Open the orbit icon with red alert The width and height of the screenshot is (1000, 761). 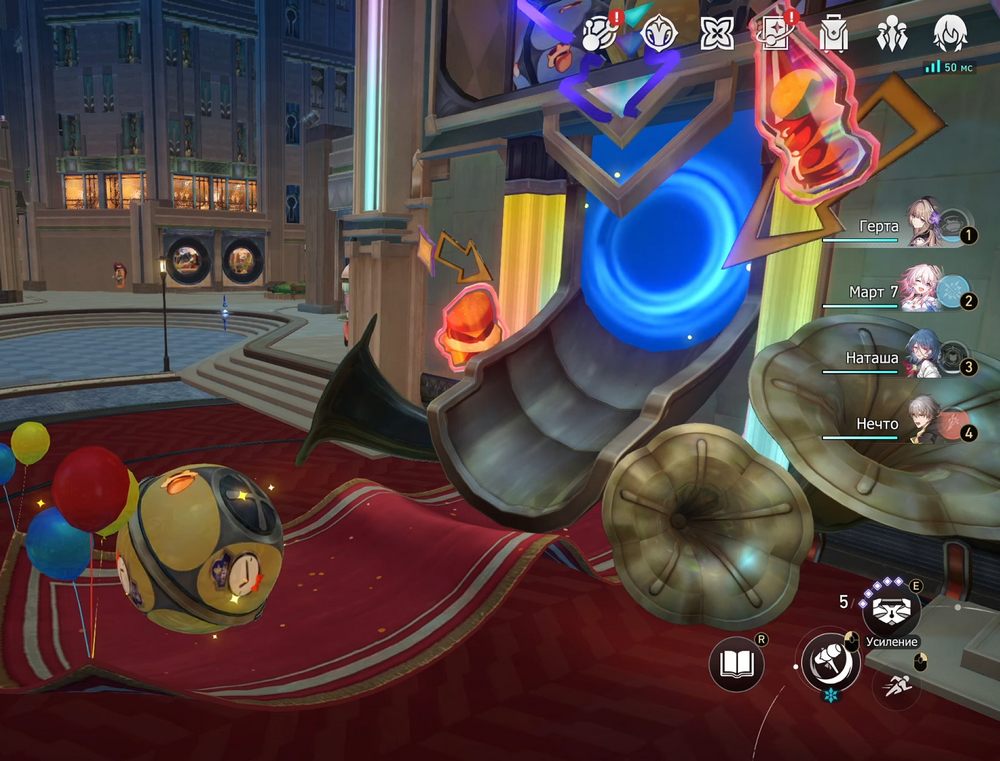click(598, 34)
